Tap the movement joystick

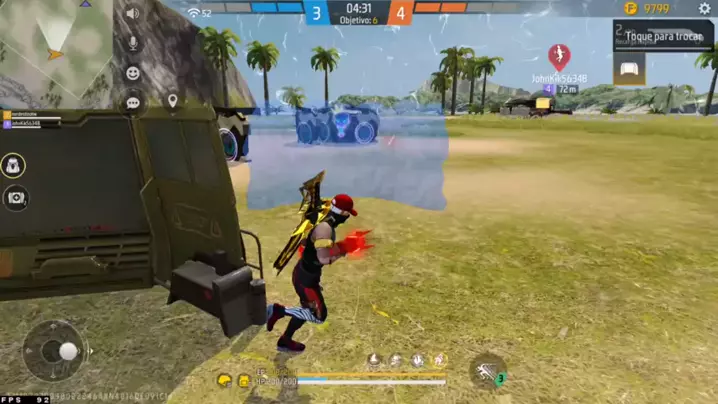tap(56, 350)
